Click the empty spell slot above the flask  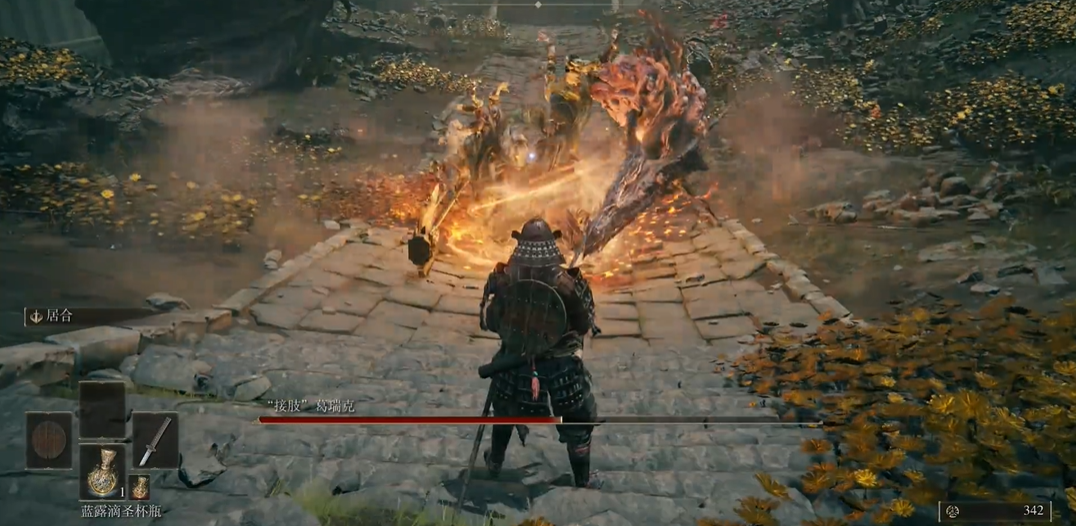102,409
